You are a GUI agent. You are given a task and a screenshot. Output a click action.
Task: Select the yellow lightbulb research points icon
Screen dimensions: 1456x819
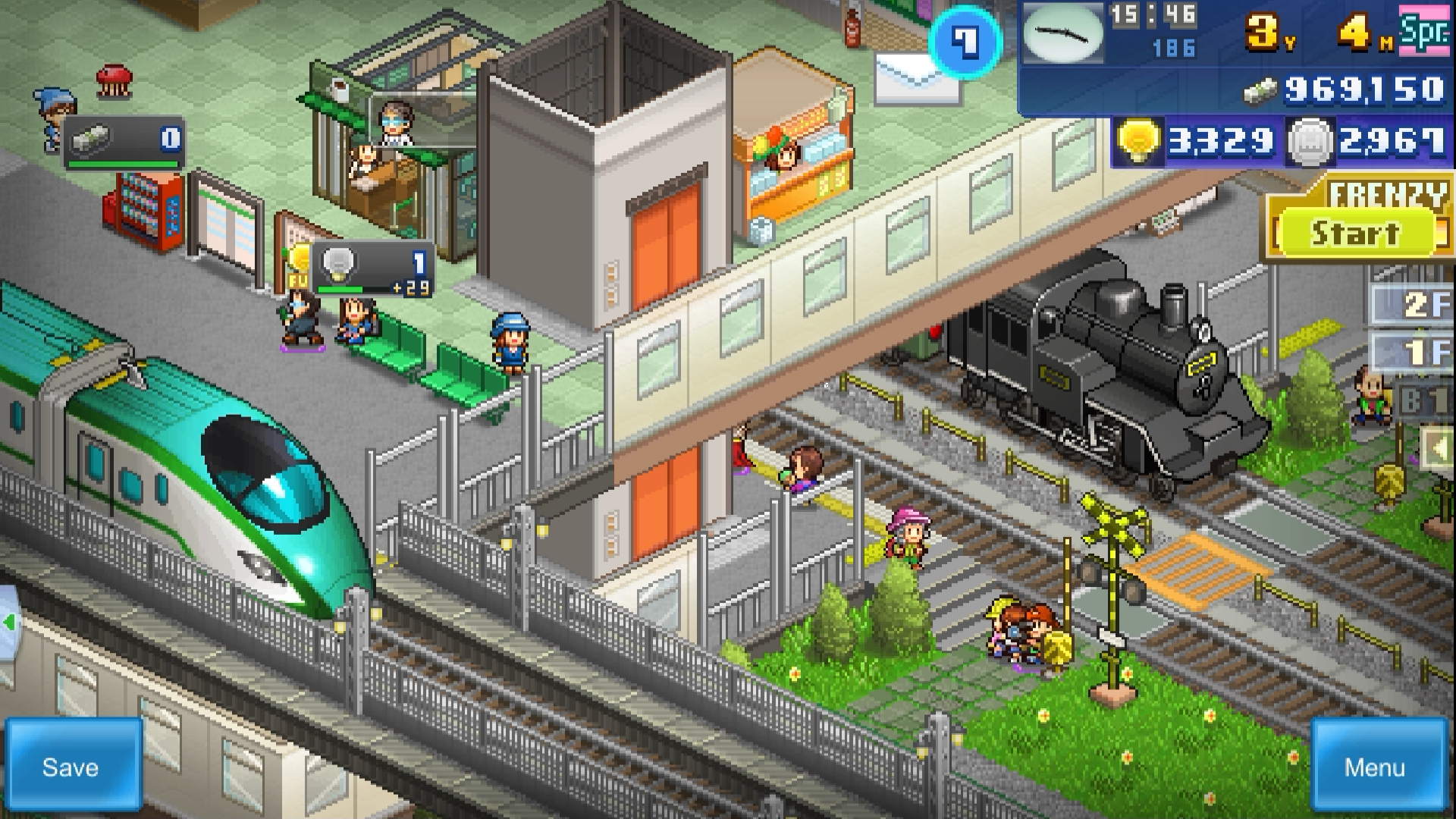click(x=1137, y=140)
